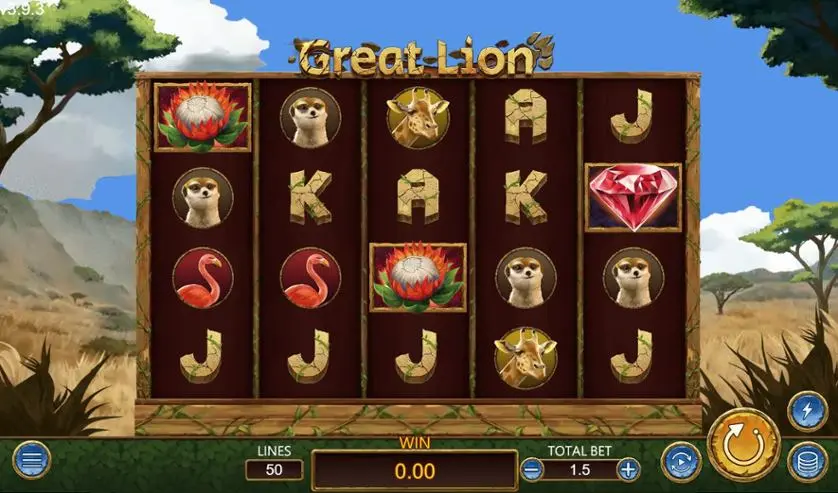Activate the autoplay button
The height and width of the screenshot is (493, 838).
tap(681, 461)
